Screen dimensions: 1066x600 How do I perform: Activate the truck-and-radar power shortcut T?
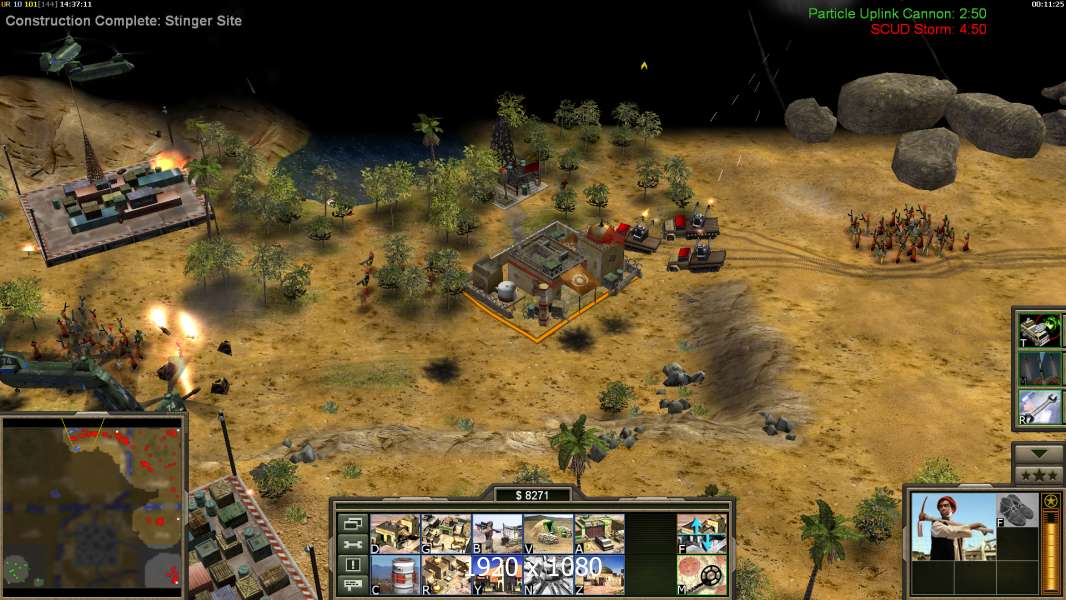pyautogui.click(x=1039, y=331)
